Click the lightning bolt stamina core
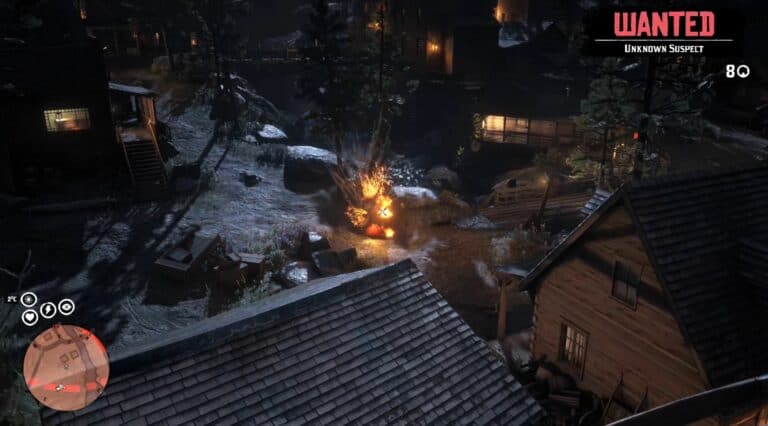 47,311
